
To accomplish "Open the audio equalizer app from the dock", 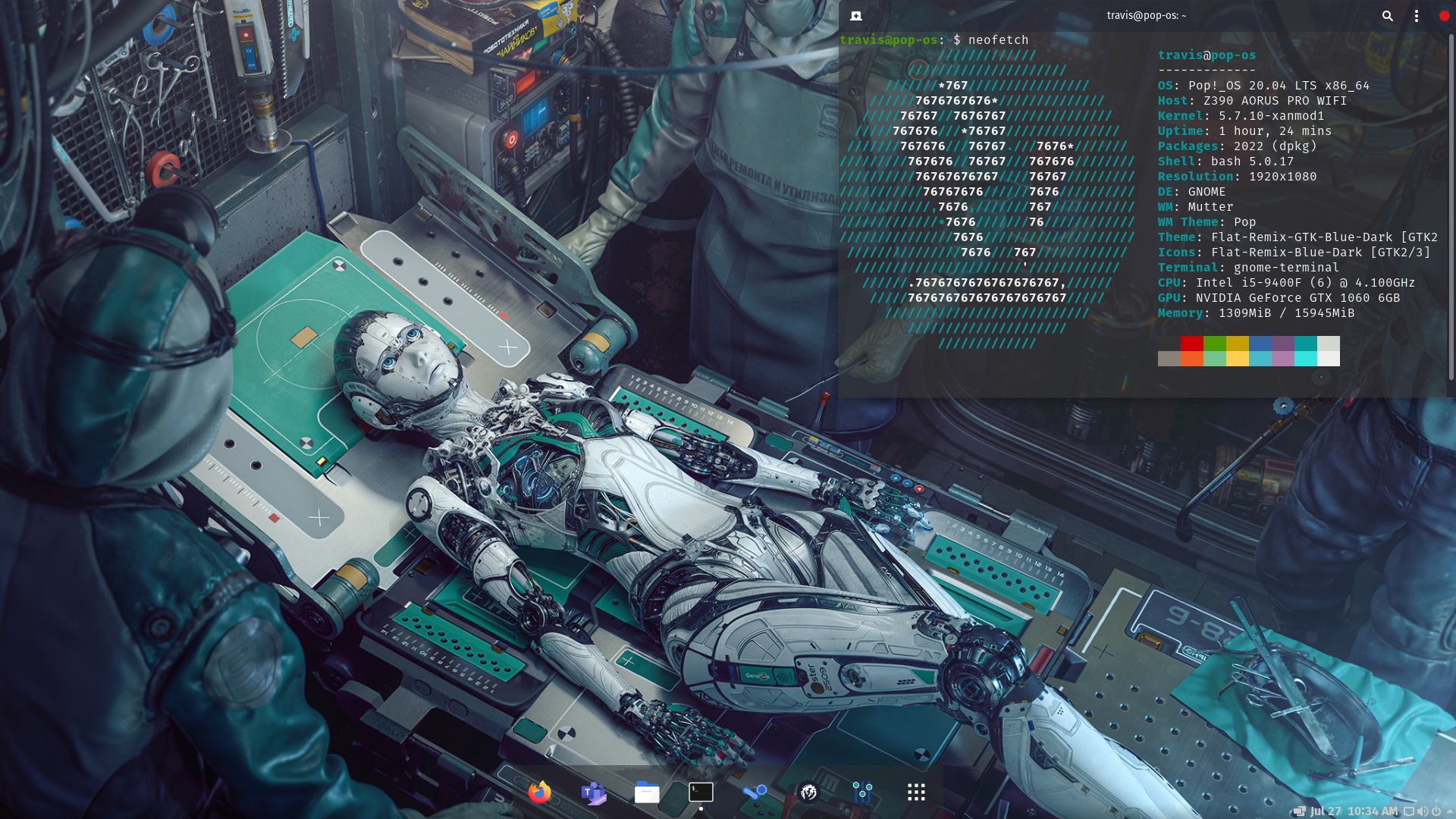I will coord(861,792).
